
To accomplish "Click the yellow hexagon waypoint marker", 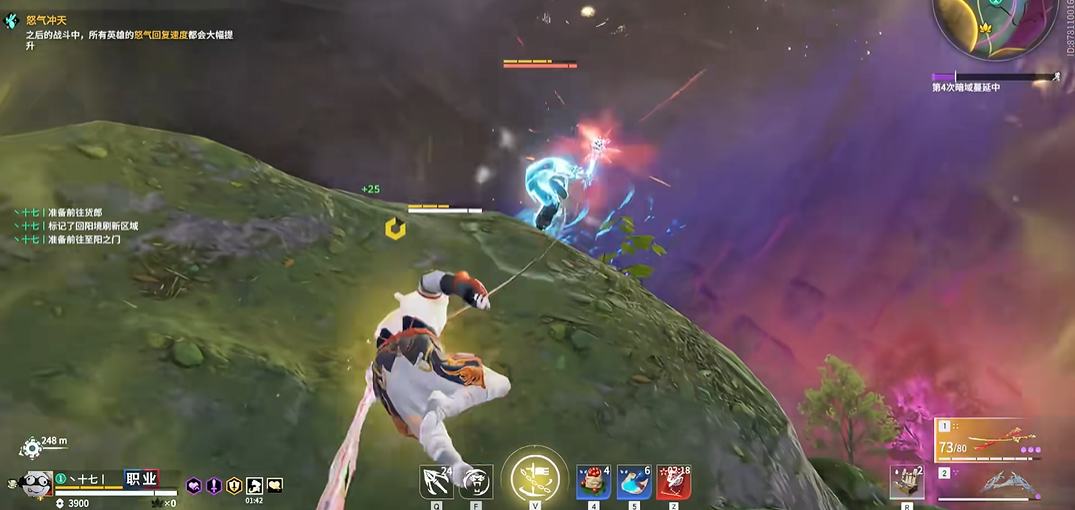I will (395, 229).
